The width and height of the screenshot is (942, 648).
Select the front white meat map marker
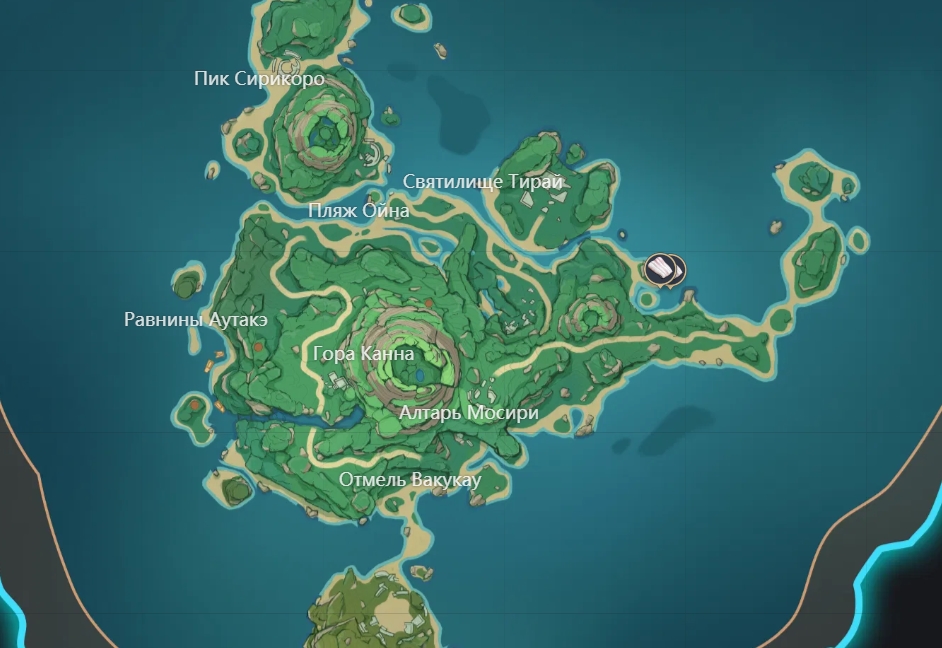point(662,268)
